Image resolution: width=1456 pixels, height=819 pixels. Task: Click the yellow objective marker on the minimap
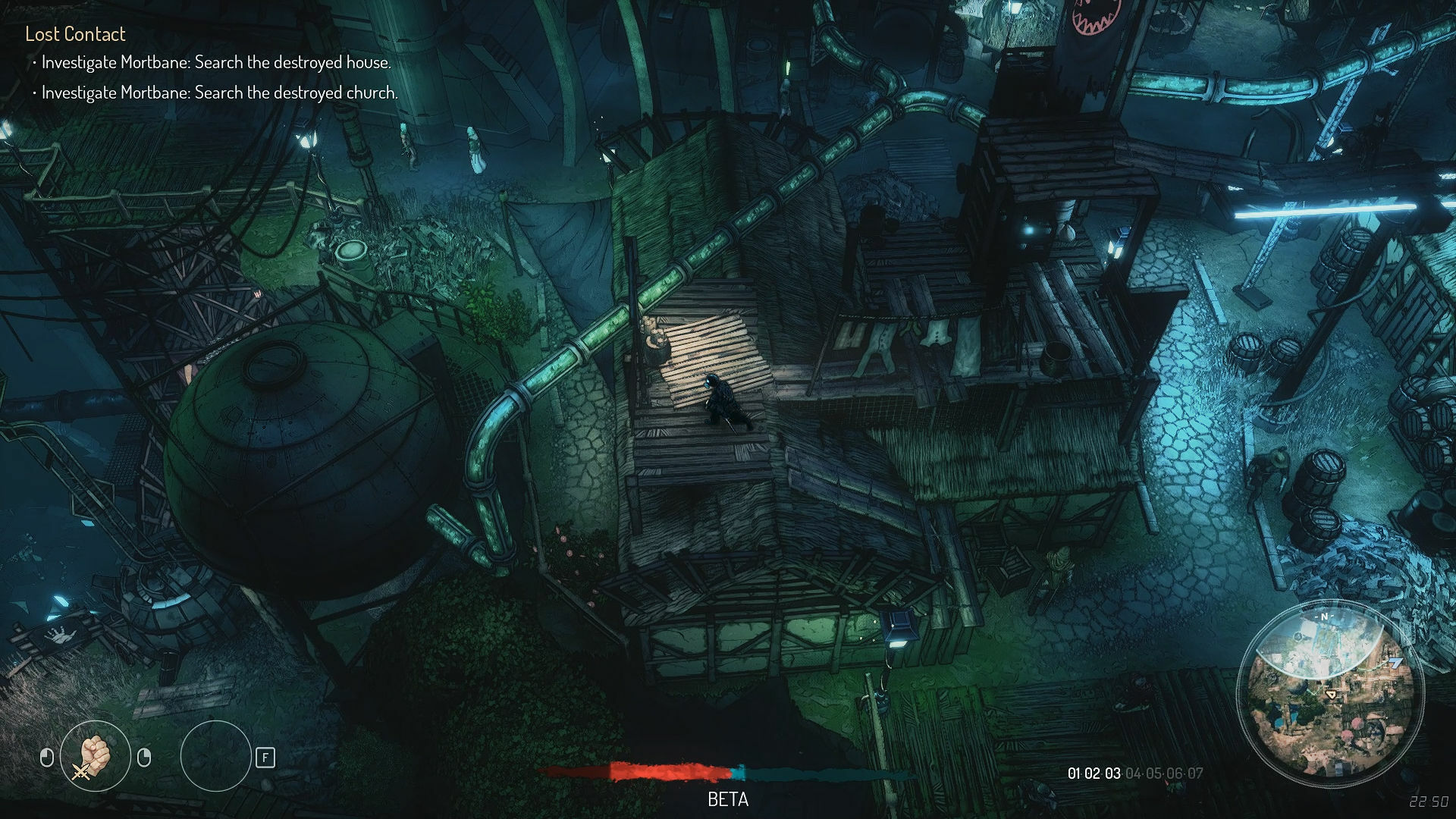click(x=1331, y=694)
